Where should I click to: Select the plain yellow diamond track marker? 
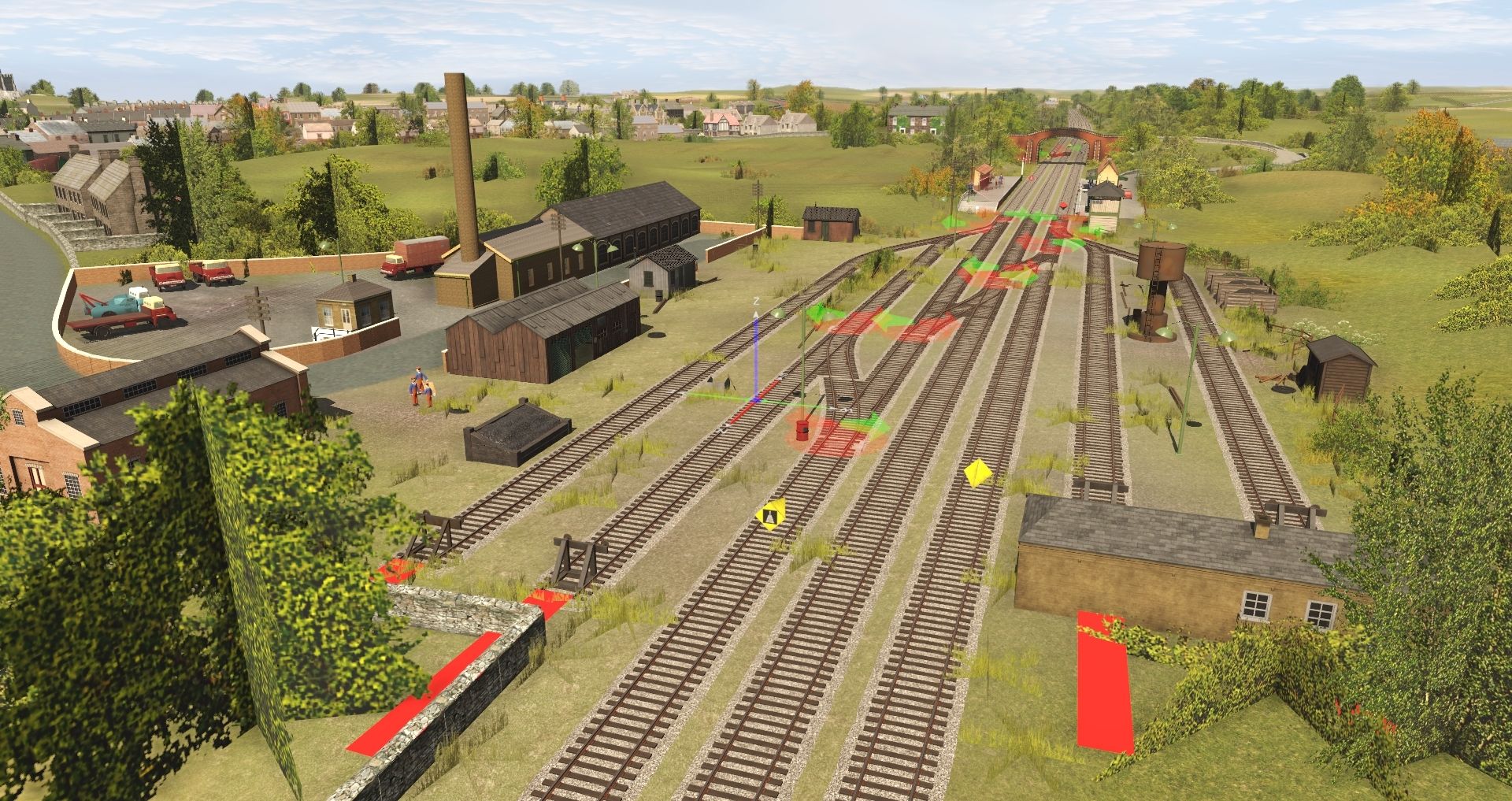[x=978, y=473]
